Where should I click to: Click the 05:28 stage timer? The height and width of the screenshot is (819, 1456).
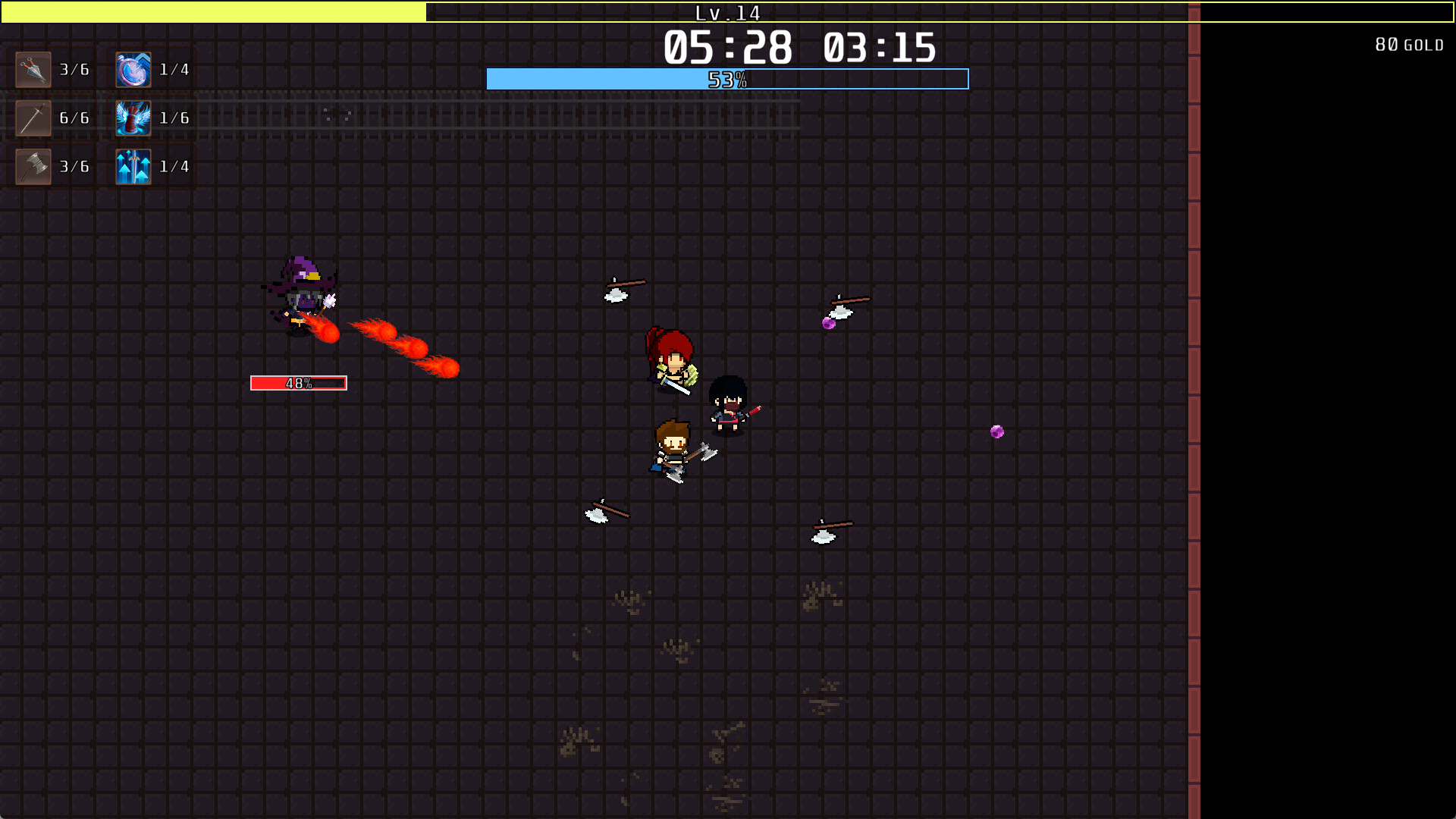726,47
